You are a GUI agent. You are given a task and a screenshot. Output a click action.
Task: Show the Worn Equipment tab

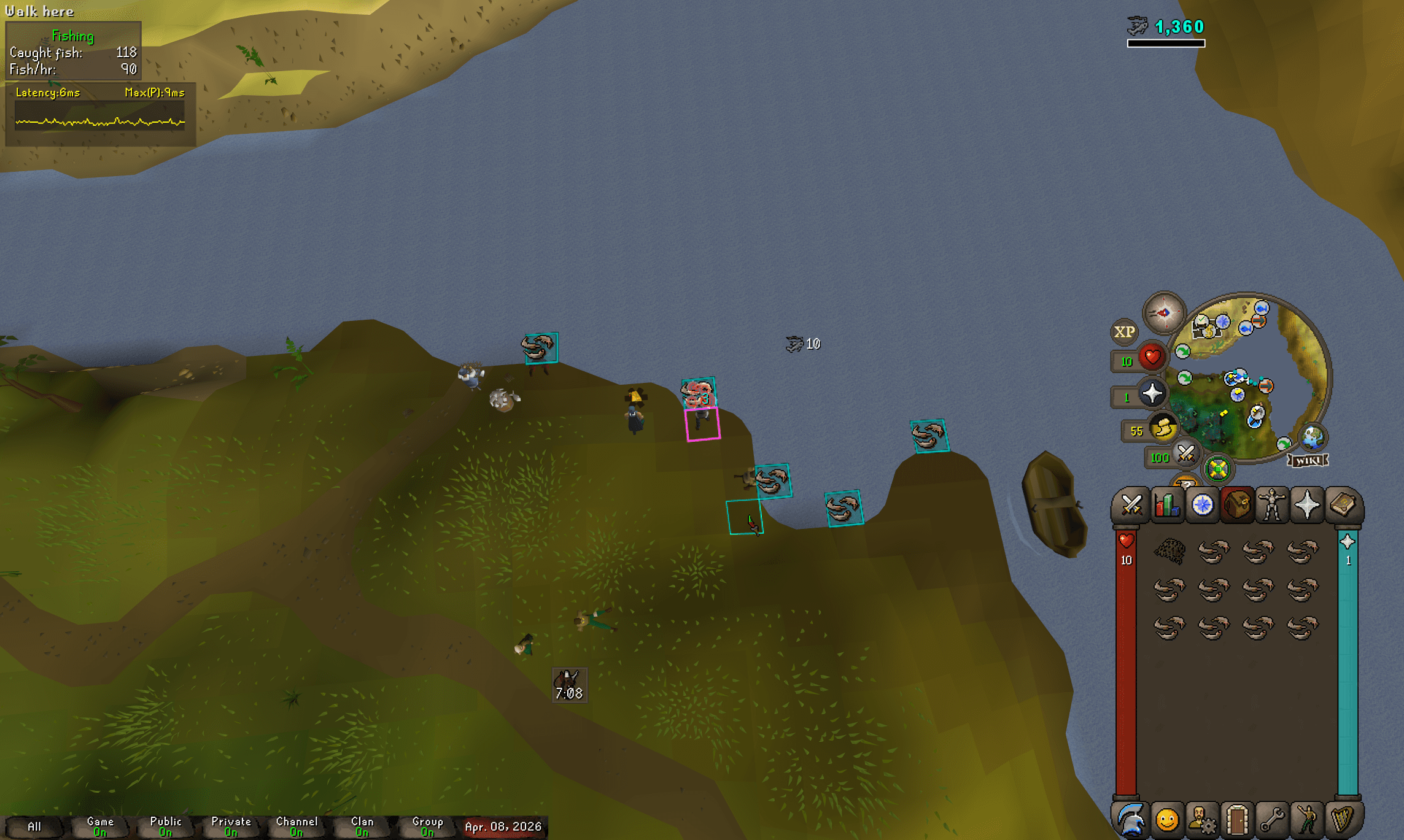(x=1272, y=506)
